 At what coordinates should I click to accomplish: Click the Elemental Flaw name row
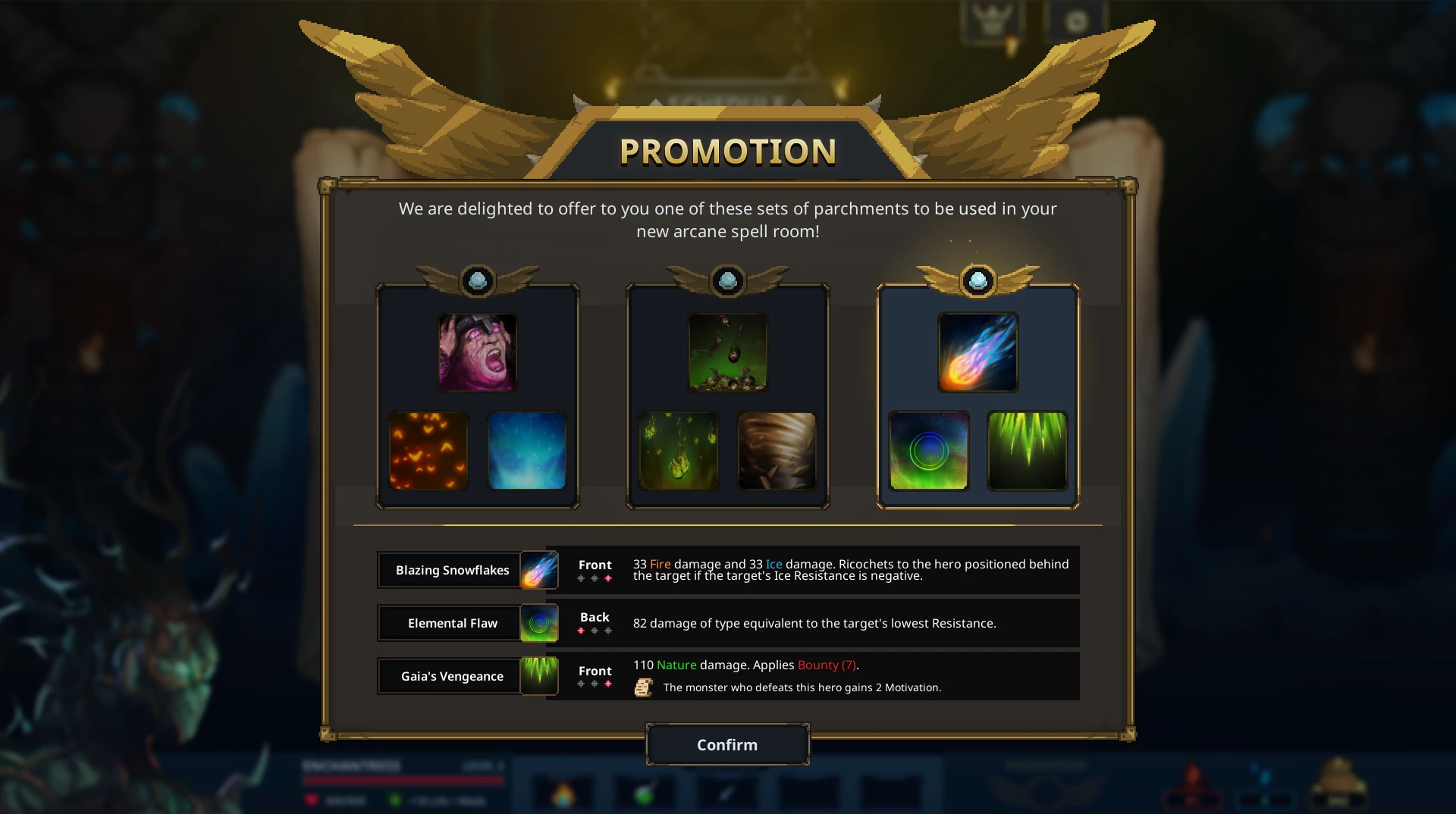pos(452,623)
